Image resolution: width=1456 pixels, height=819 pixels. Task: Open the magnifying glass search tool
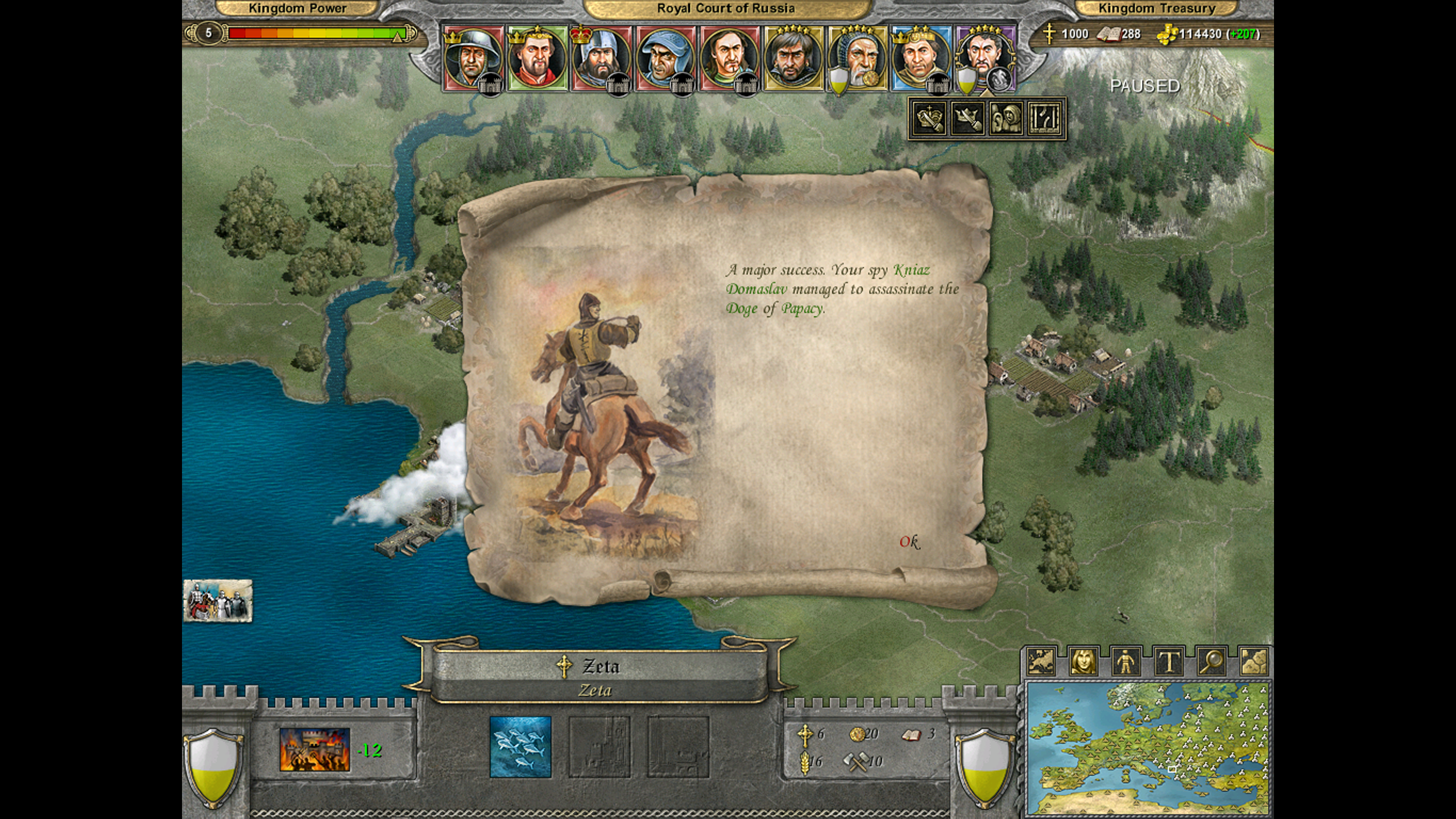(x=1211, y=662)
